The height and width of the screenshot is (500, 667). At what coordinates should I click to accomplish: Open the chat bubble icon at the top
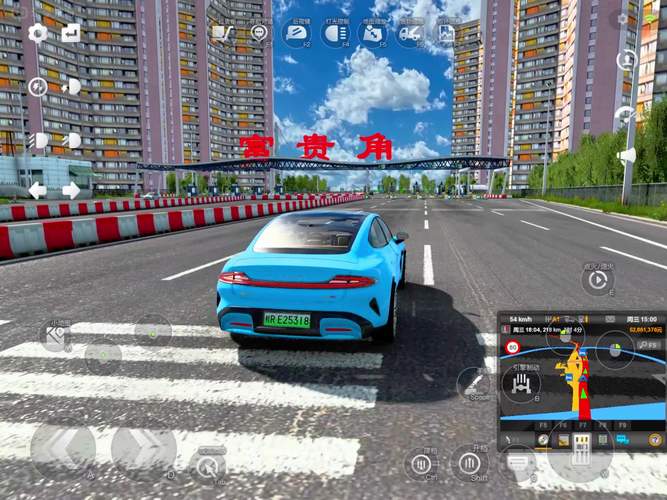pos(260,33)
